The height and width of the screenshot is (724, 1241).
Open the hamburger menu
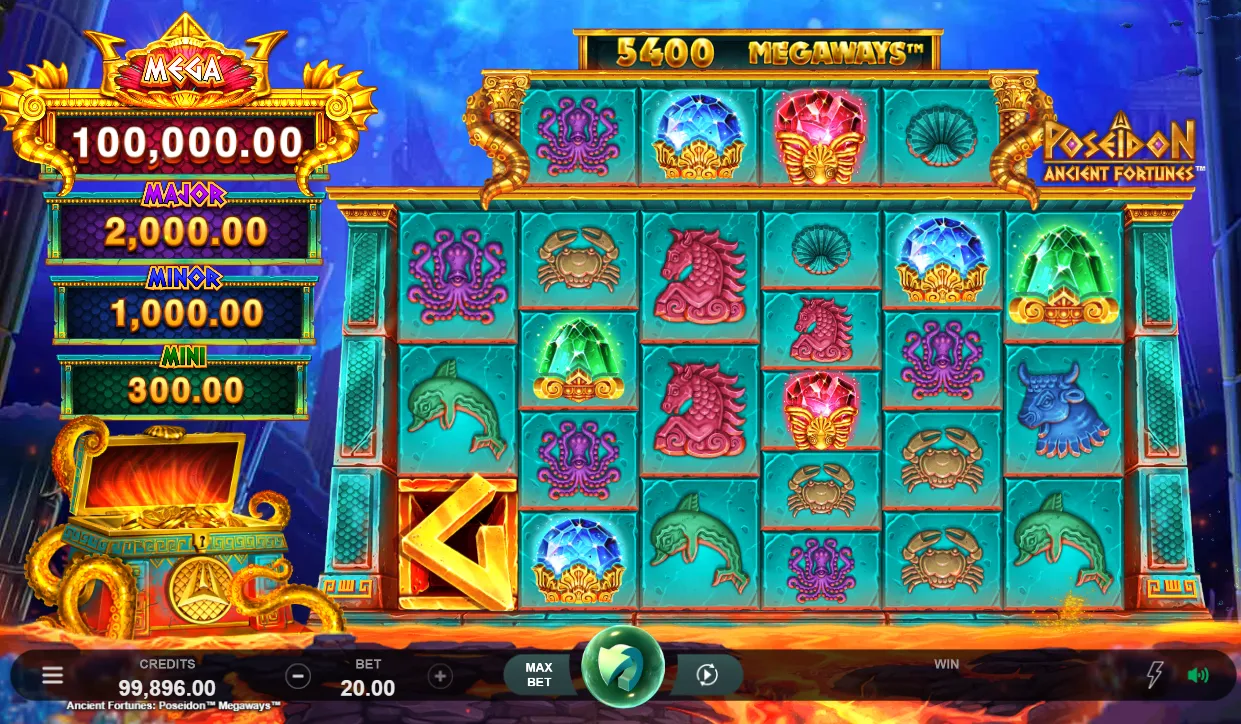[x=52, y=676]
